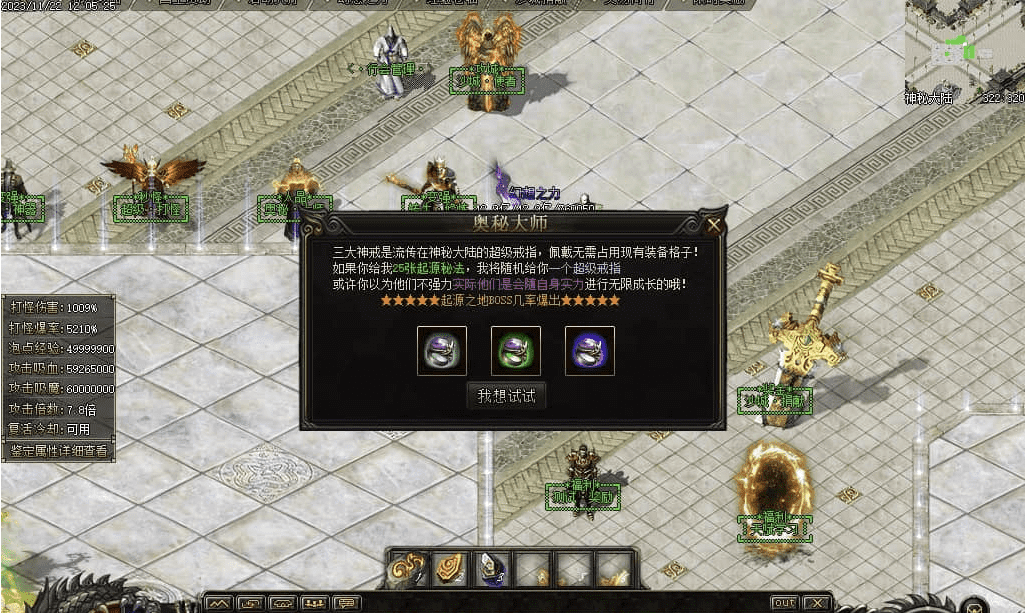Close the 奥秘大师 dialog window
The image size is (1027, 613).
coord(713,225)
